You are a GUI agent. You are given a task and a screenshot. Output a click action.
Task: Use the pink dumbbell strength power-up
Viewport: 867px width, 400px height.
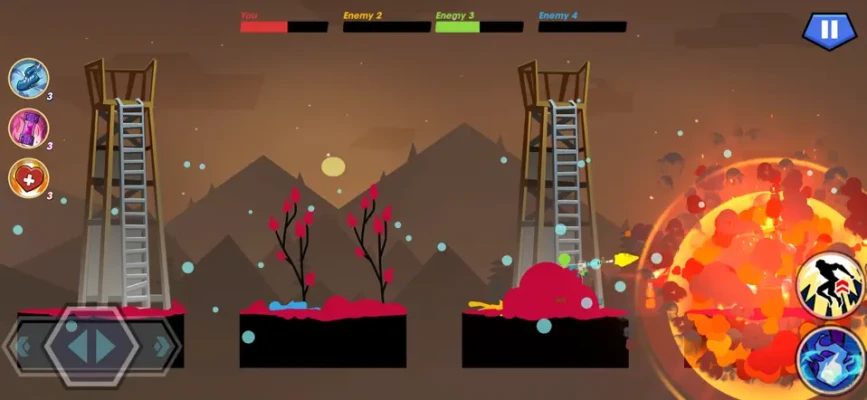28,128
